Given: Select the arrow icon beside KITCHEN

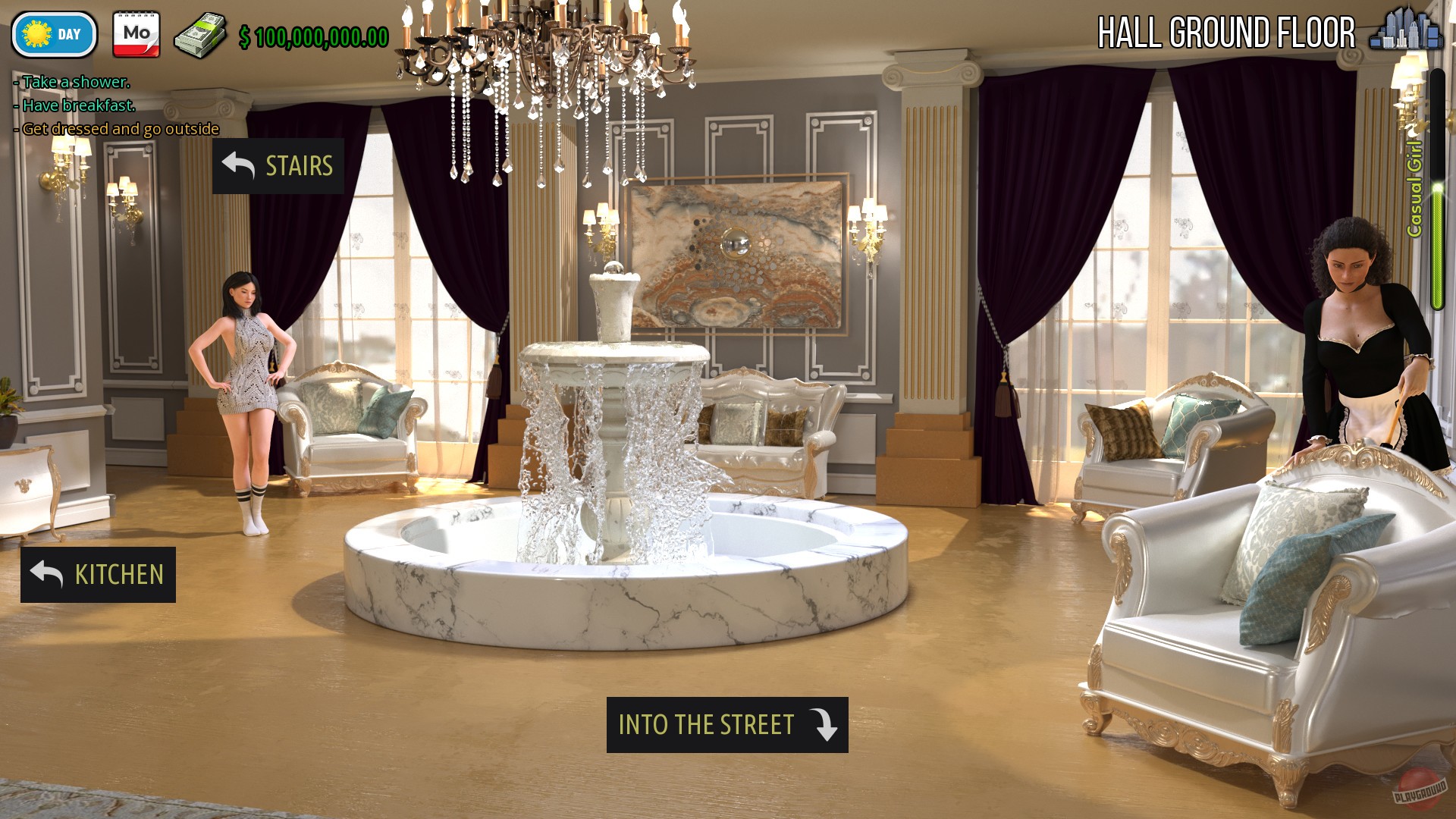Looking at the screenshot, I should point(47,574).
